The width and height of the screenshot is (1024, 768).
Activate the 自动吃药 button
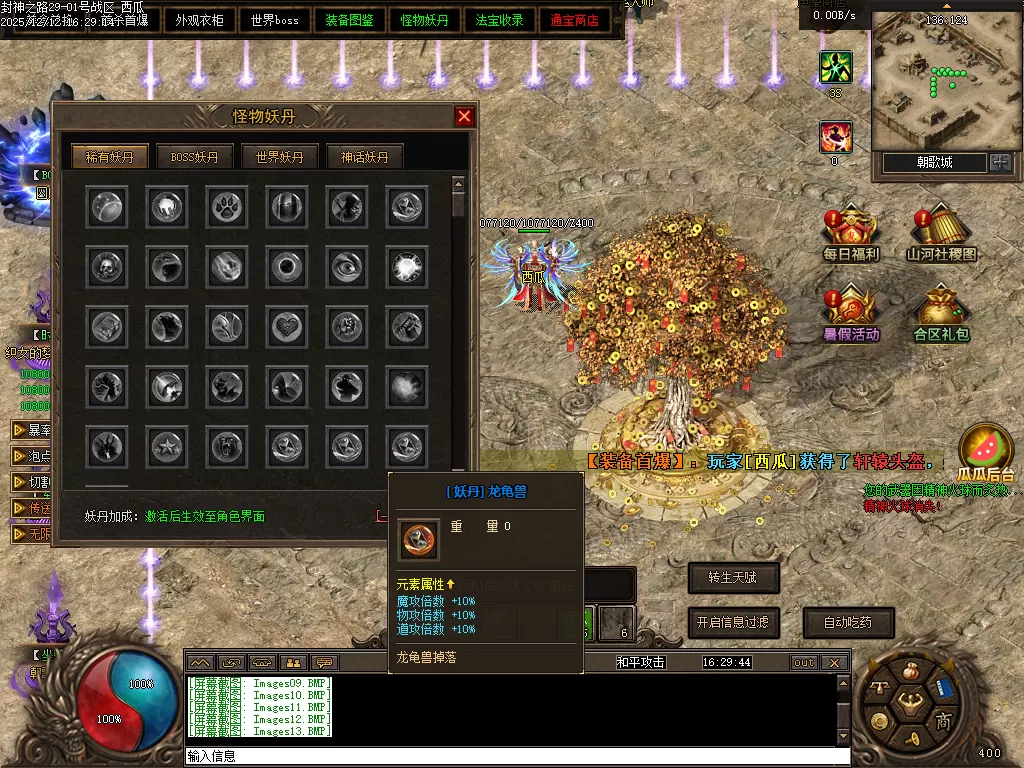click(847, 622)
